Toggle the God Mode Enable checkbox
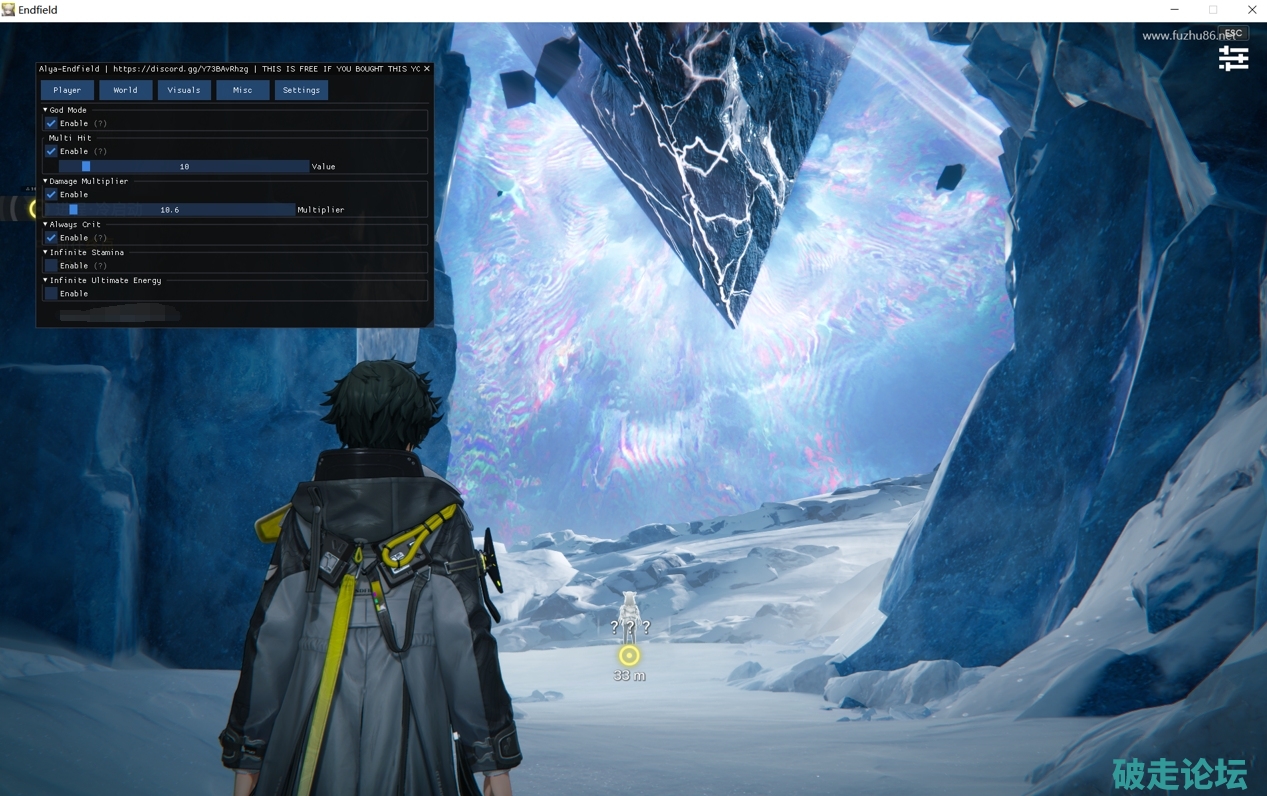The width and height of the screenshot is (1267, 796). coord(52,123)
